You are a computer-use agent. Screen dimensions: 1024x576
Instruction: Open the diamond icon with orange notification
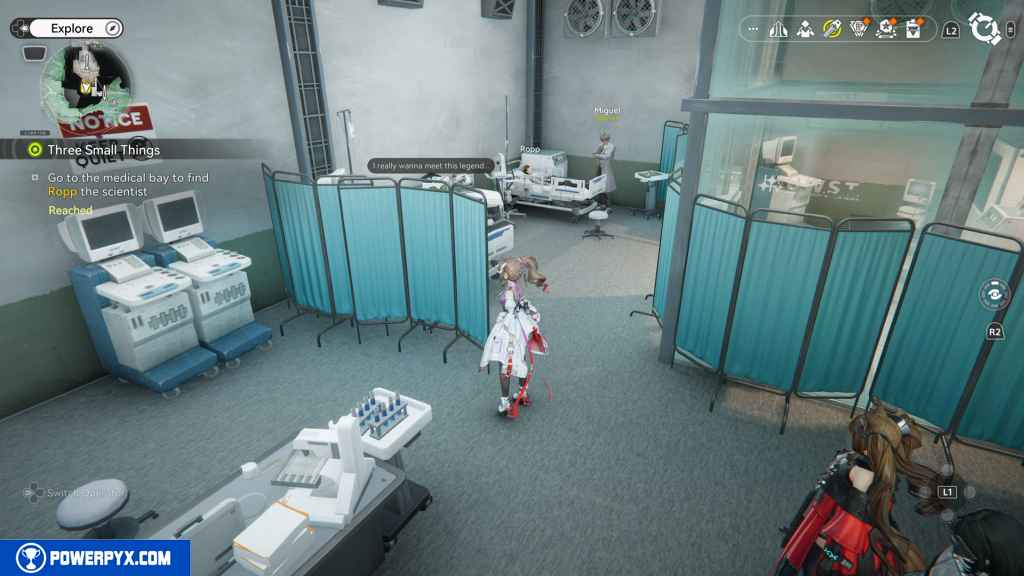858,29
